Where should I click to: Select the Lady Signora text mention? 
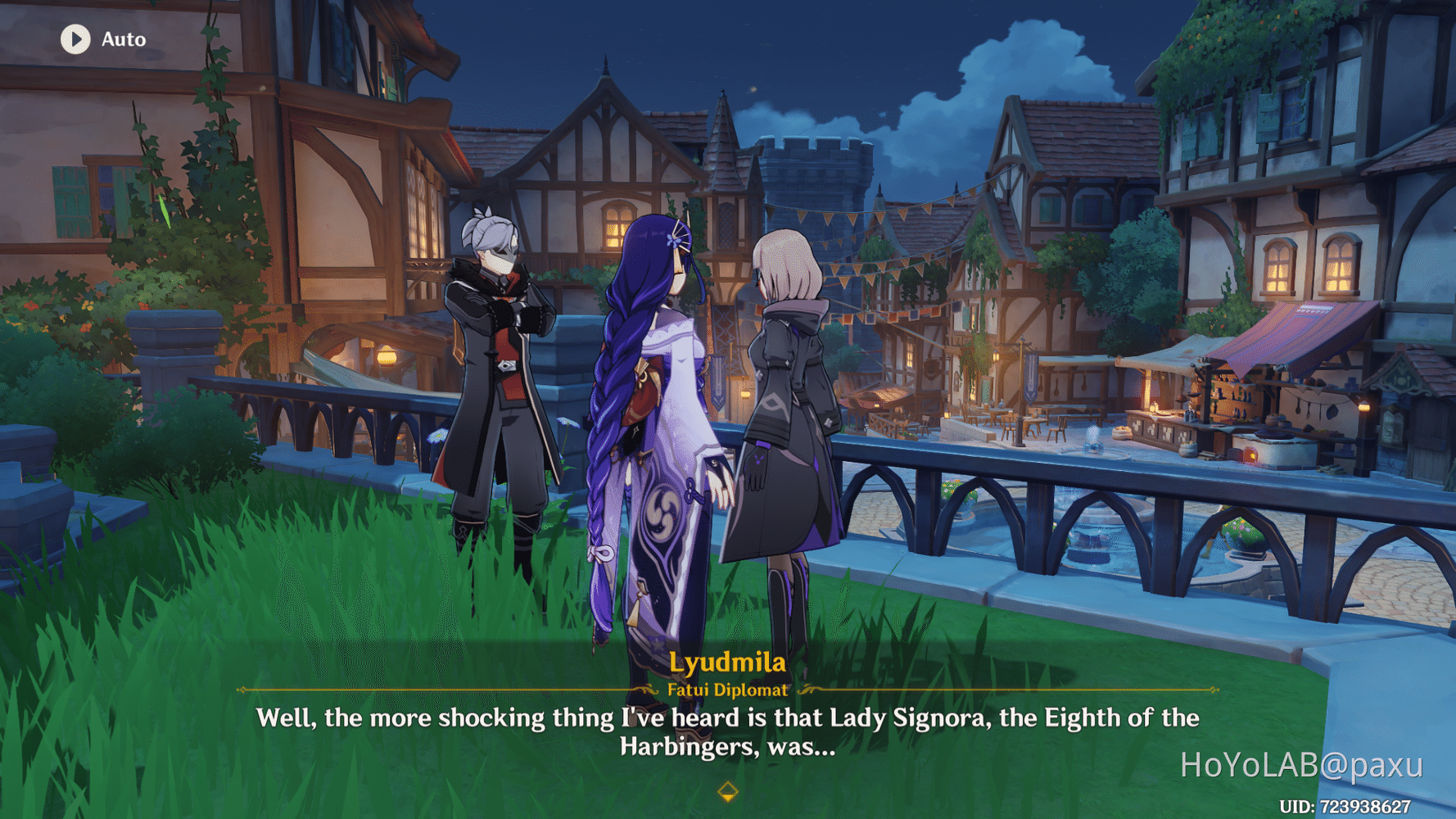pyautogui.click(x=898, y=717)
